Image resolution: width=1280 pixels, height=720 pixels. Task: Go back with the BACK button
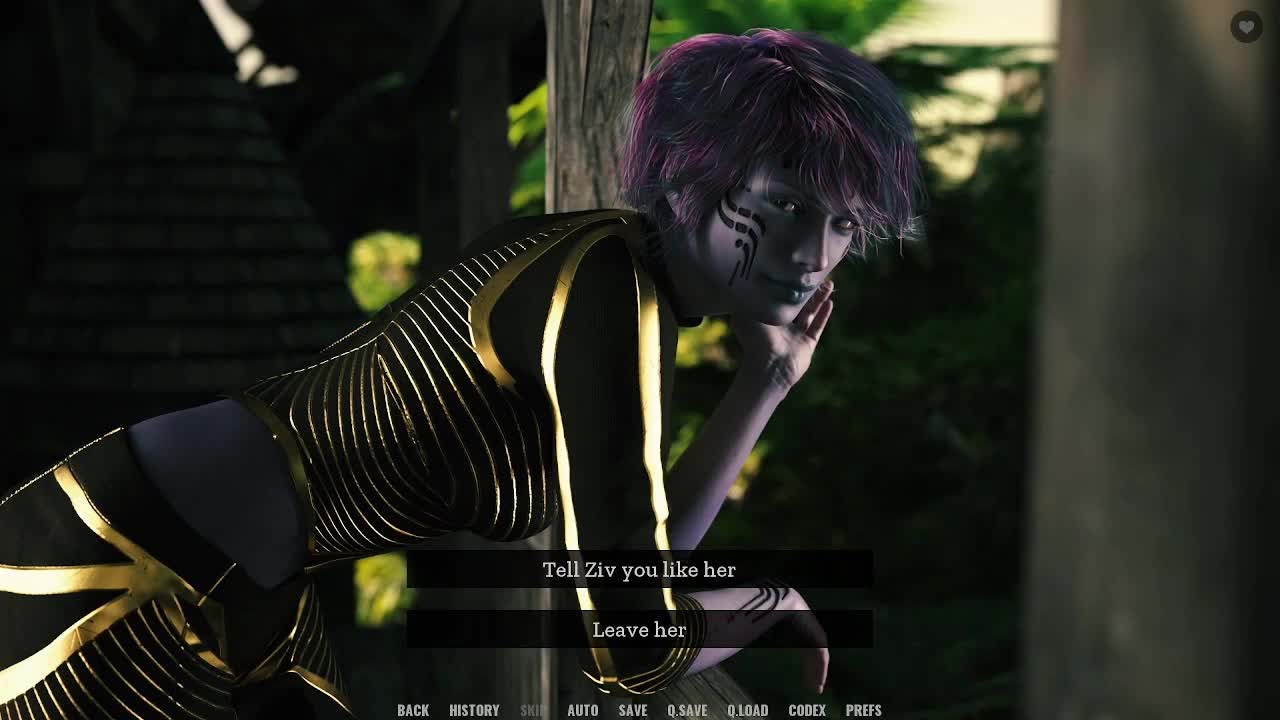click(413, 710)
